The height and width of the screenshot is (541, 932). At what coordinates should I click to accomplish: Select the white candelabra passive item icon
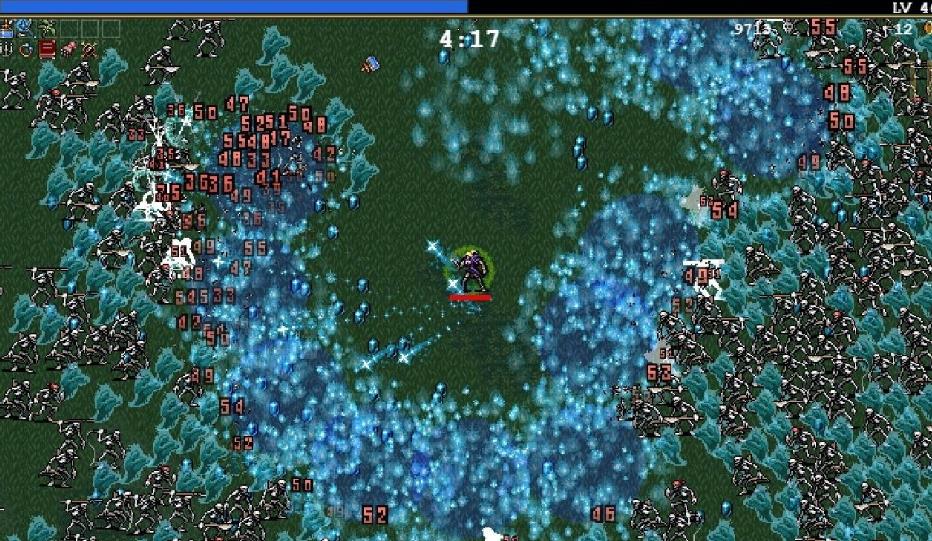point(6,49)
